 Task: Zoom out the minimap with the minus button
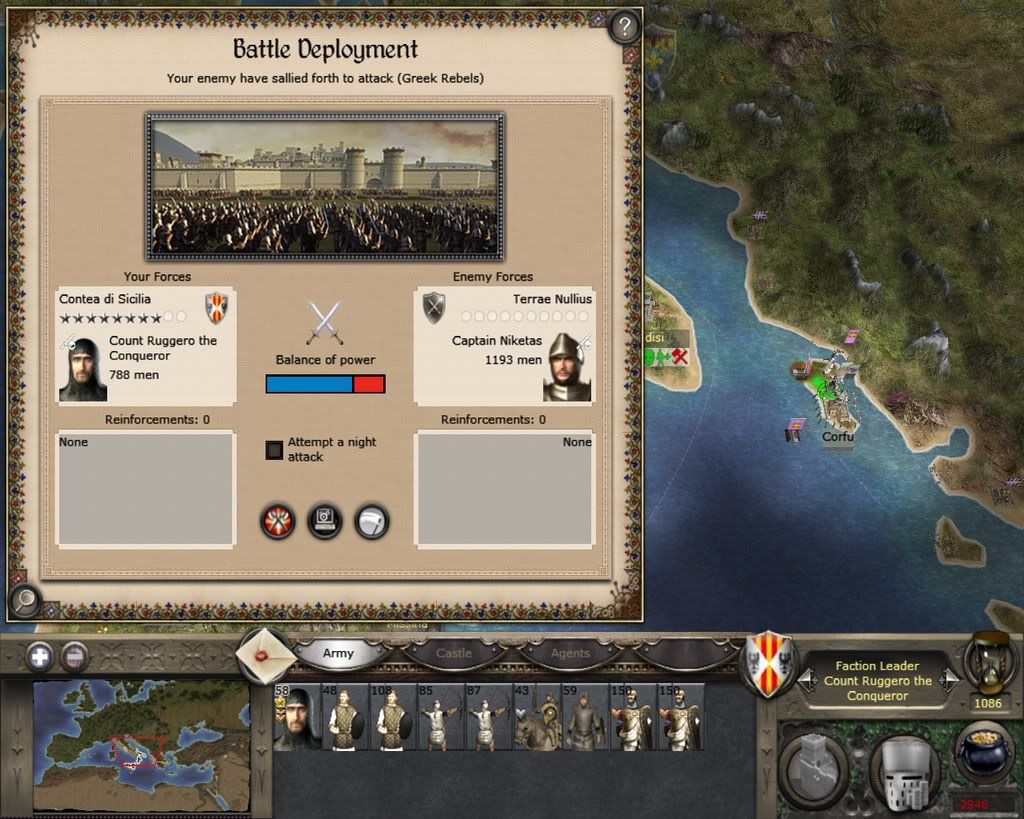[x=75, y=657]
